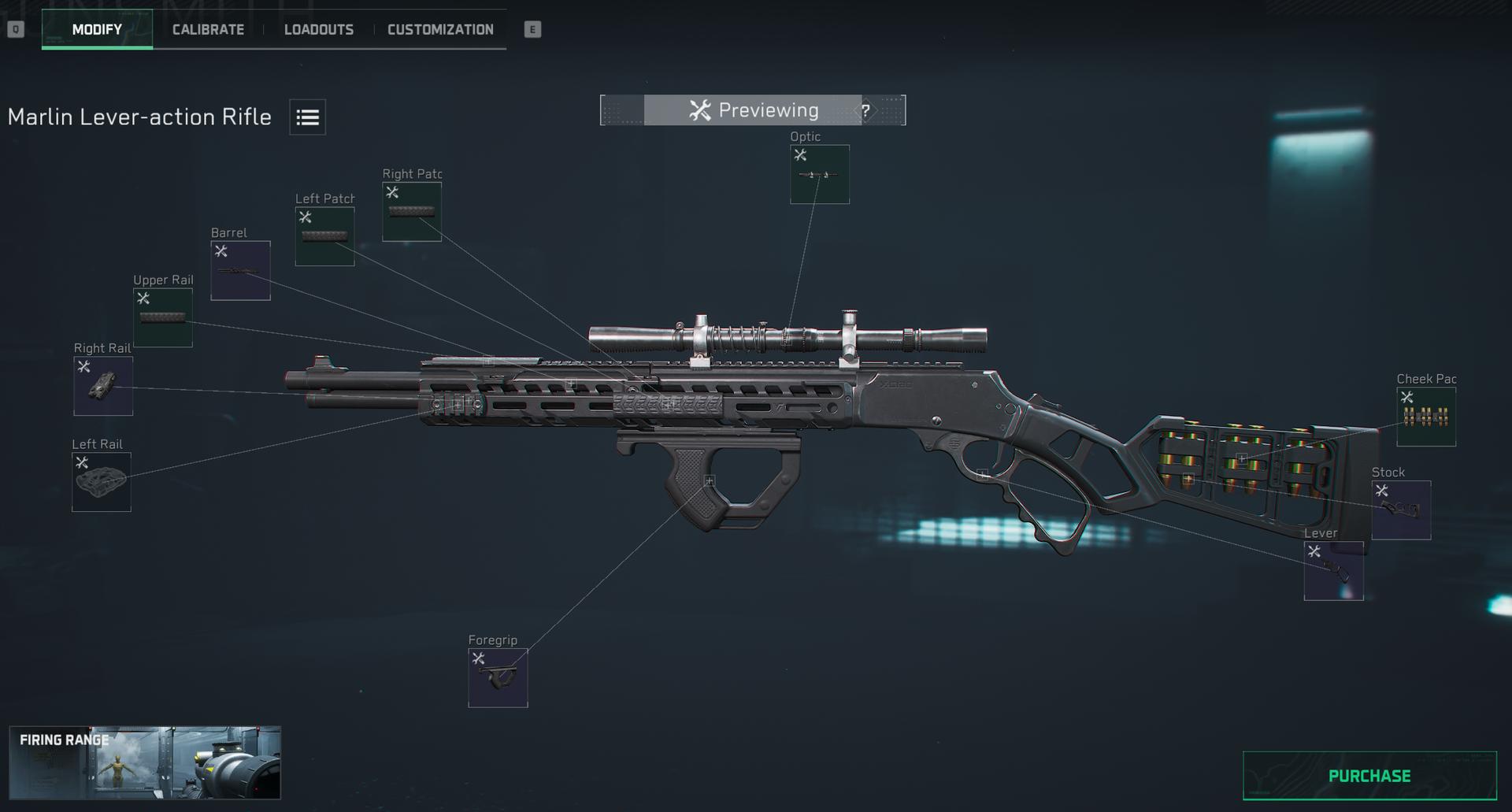Open the Calibrate tab
This screenshot has height=812, width=1512.
pos(208,30)
